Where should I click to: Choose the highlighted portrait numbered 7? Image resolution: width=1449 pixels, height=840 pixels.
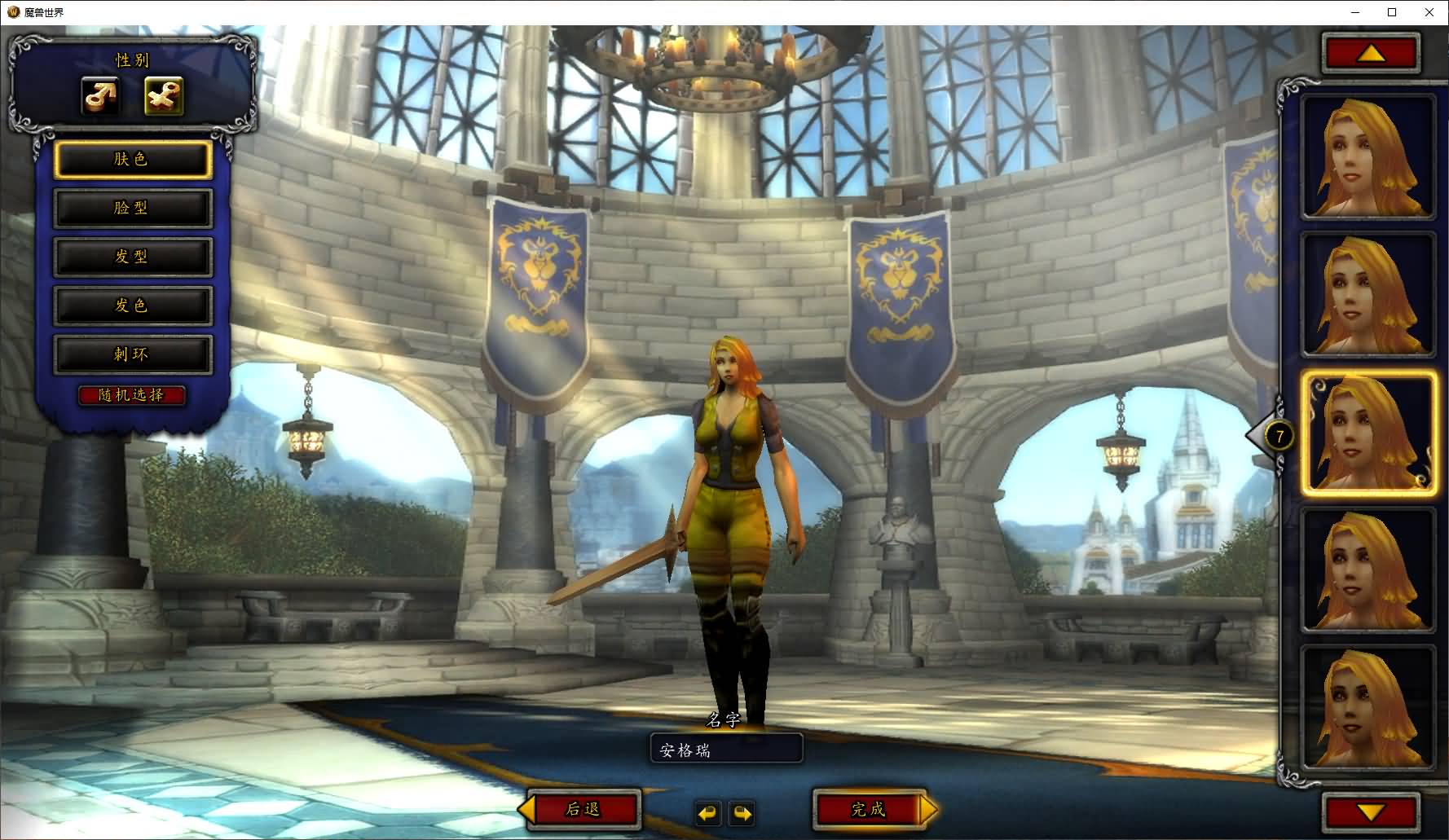coord(1368,433)
